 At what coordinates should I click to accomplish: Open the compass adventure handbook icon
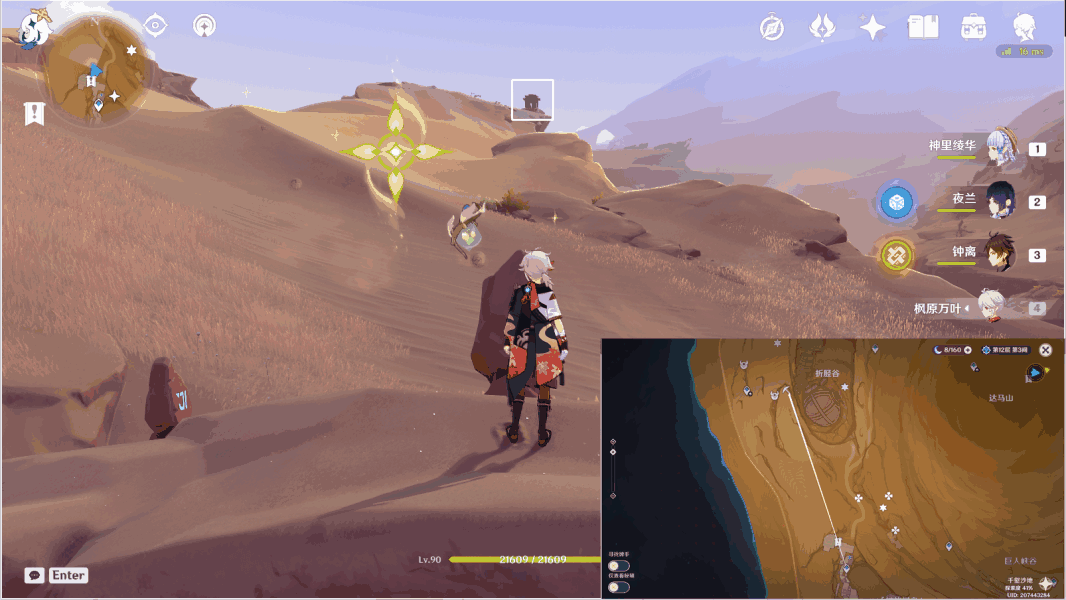[x=772, y=27]
